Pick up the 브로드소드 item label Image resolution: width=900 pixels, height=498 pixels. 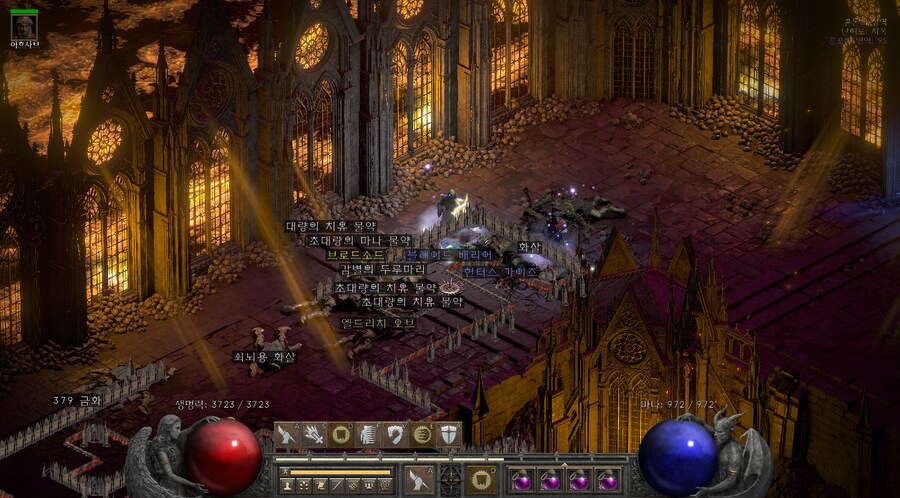(356, 255)
